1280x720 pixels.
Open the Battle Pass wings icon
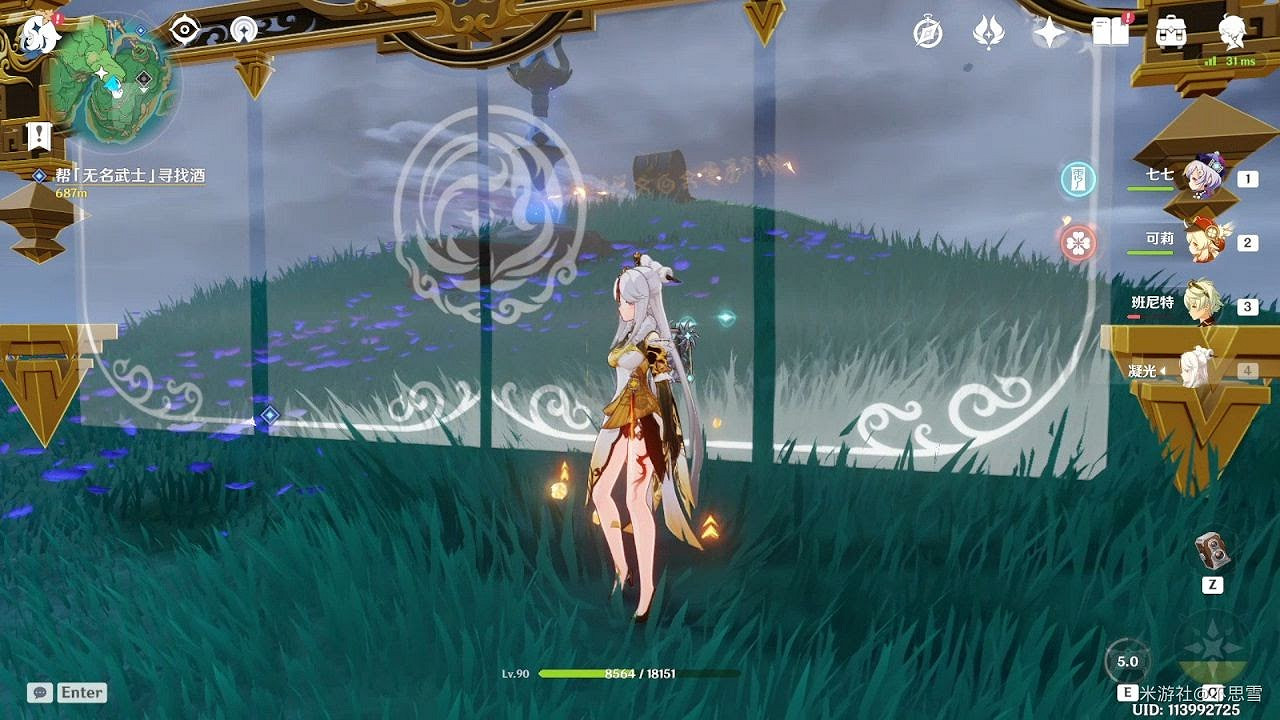coord(988,33)
